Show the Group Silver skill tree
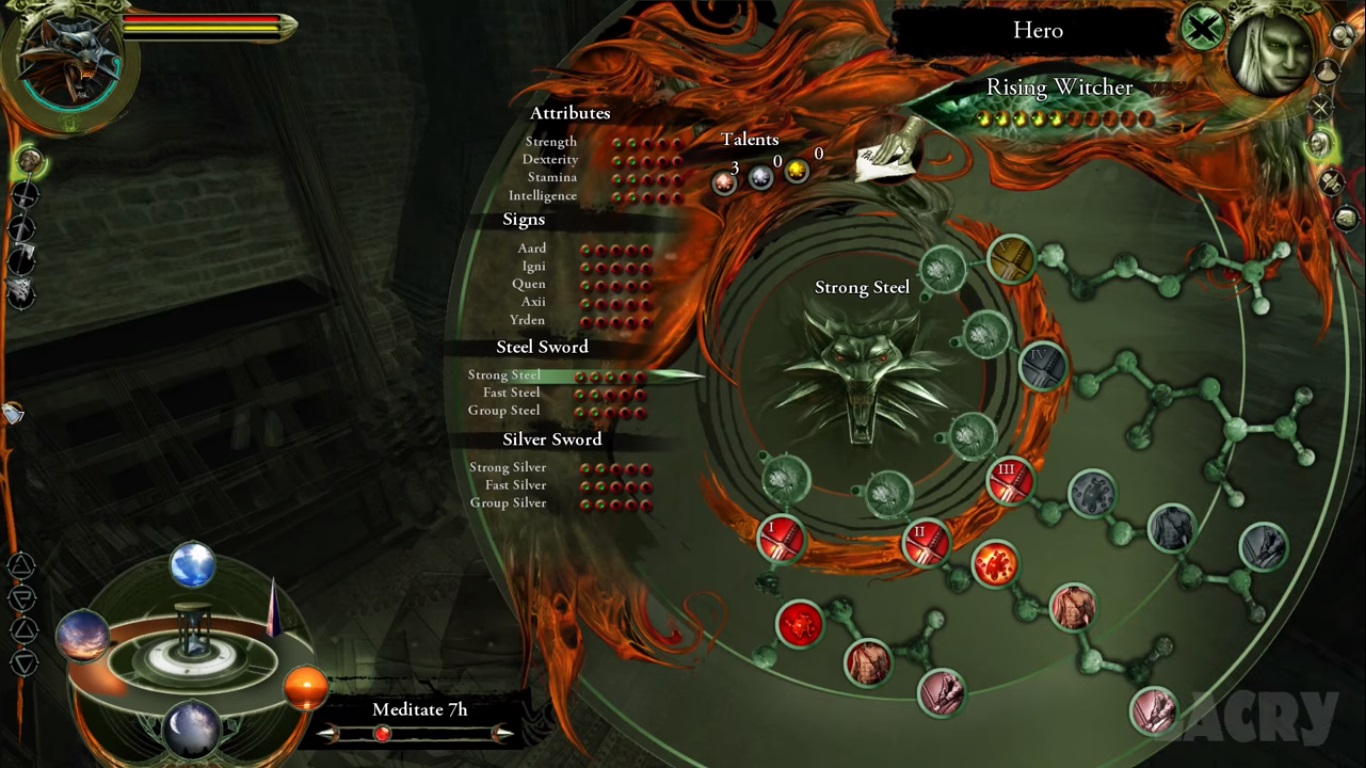1366x768 pixels. (x=508, y=503)
